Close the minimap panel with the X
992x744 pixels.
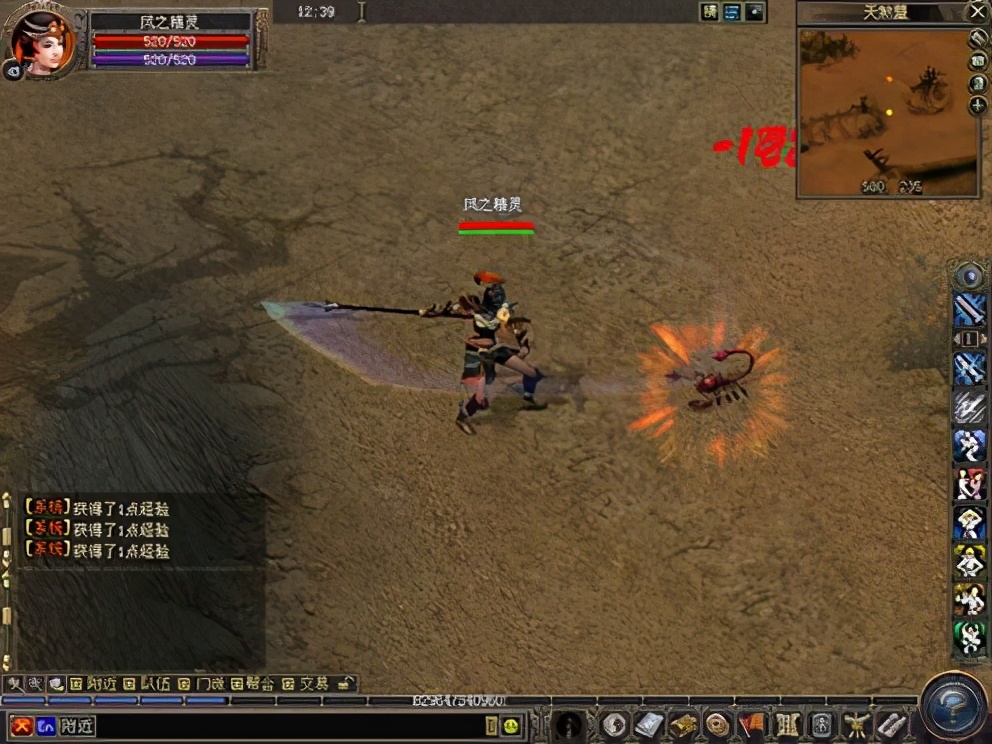pos(977,12)
